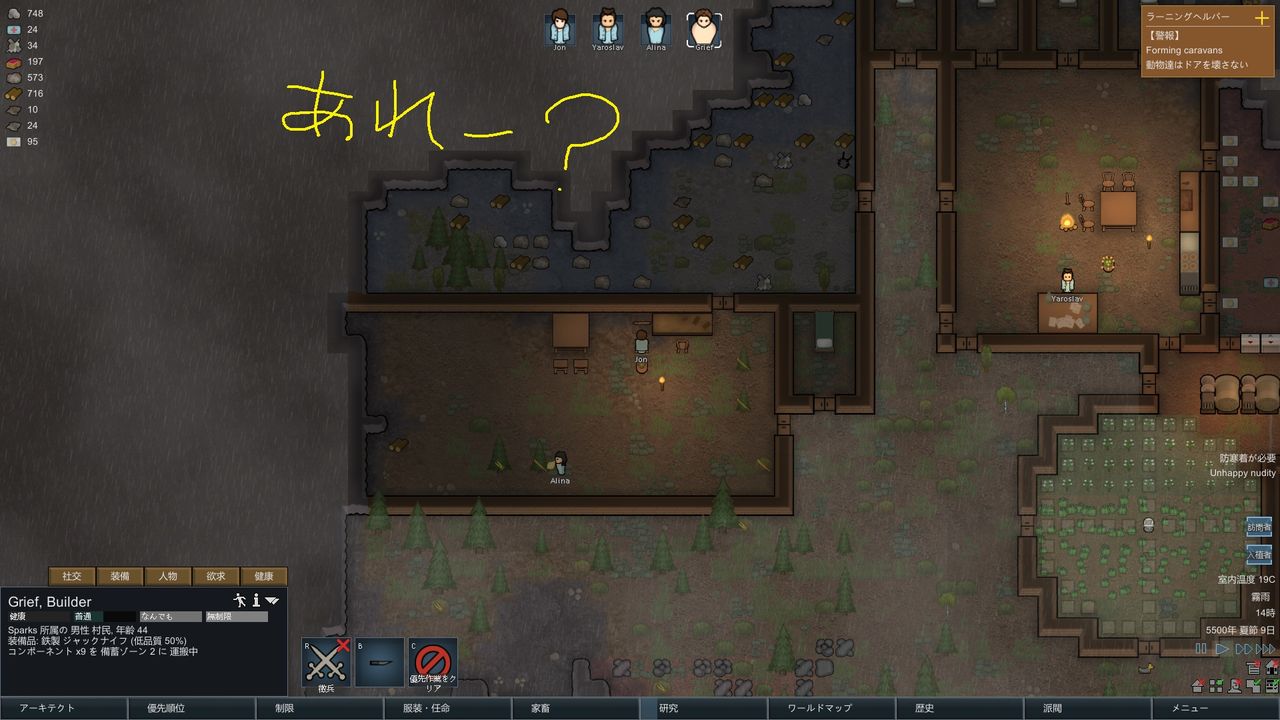The height and width of the screenshot is (720, 1280).
Task: Set triple speed with the fastest arrows icon
Action: click(1265, 649)
